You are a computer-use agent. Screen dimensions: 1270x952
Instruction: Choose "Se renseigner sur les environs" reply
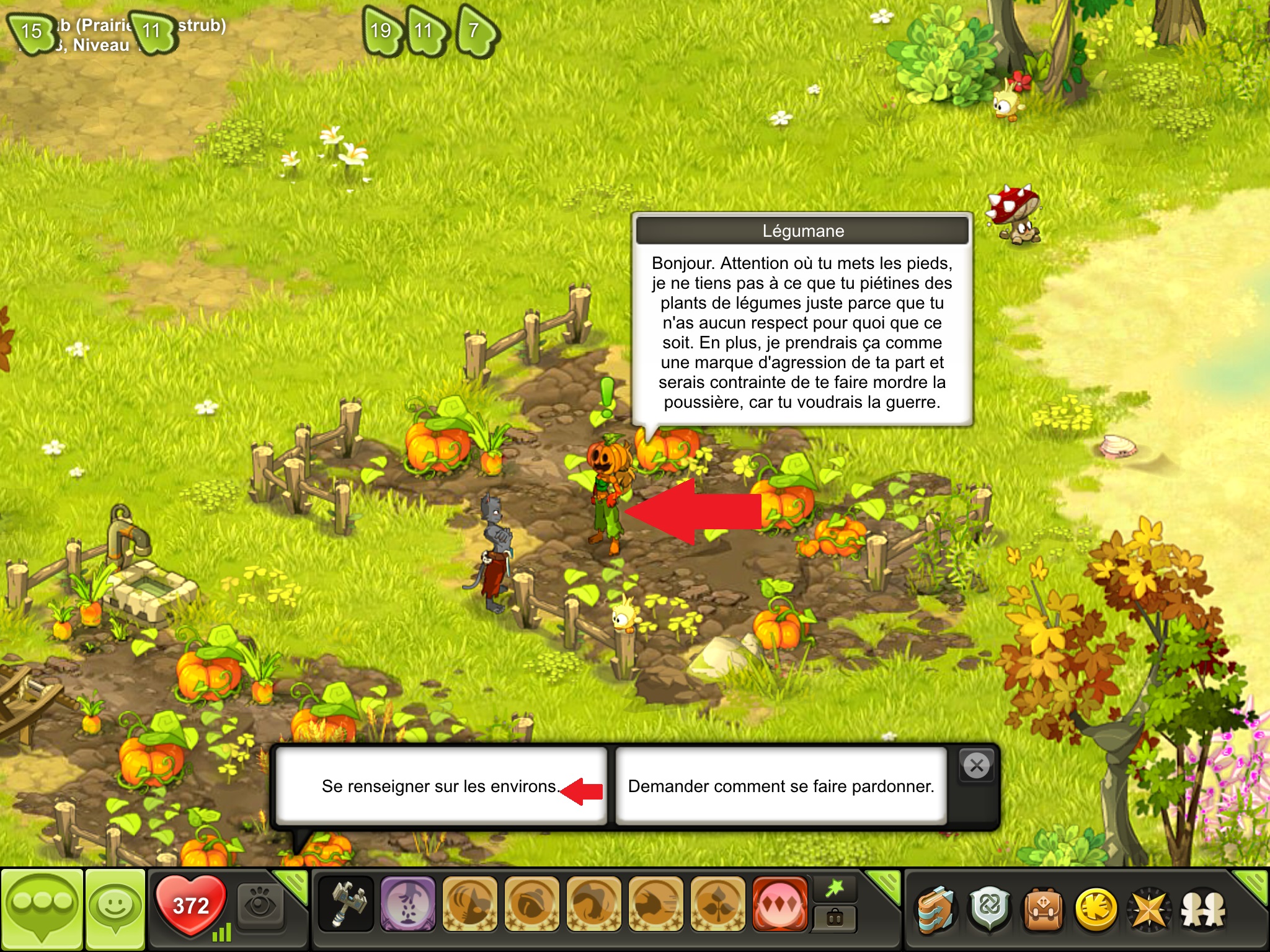(440, 786)
